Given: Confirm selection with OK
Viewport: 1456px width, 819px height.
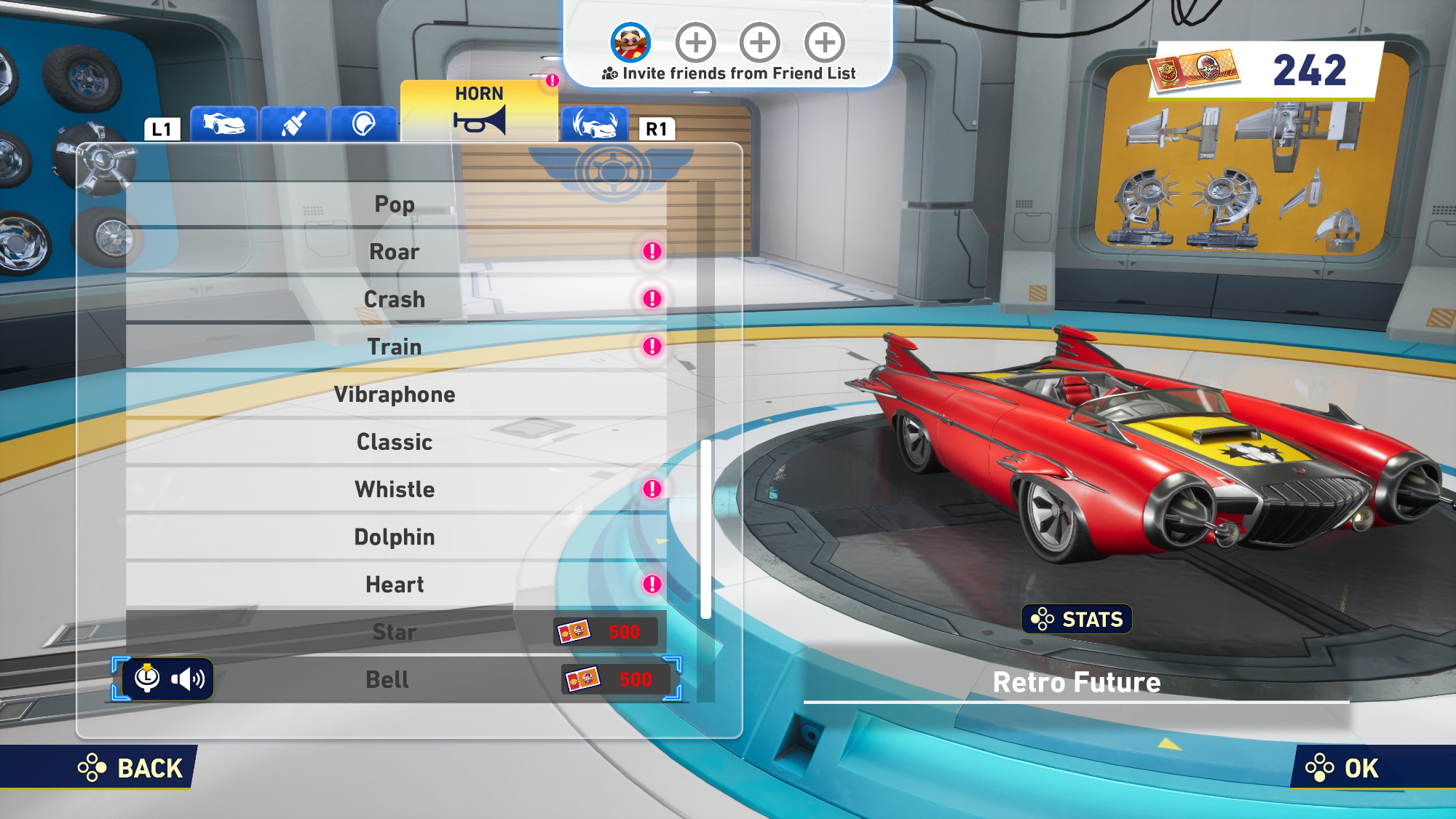Looking at the screenshot, I should click(x=1343, y=768).
